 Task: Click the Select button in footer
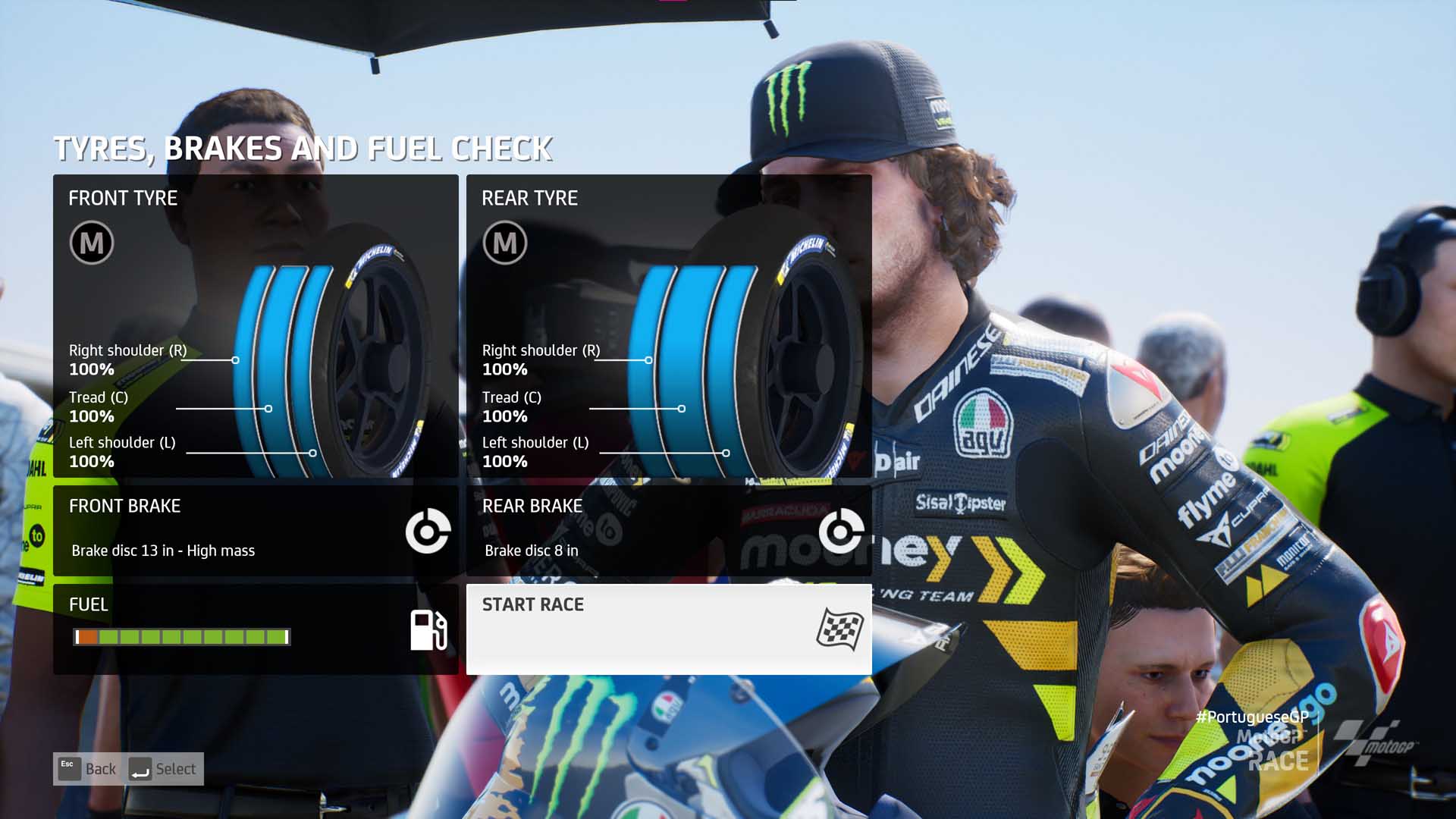tap(163, 769)
